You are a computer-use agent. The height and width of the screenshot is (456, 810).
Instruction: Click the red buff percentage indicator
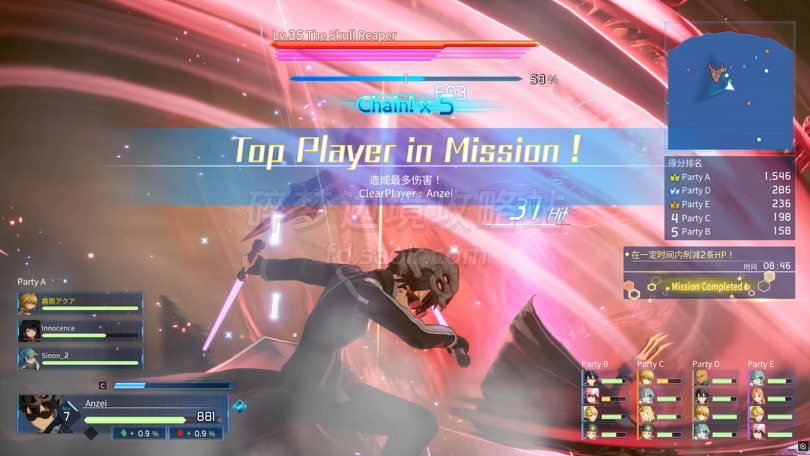[x=196, y=433]
